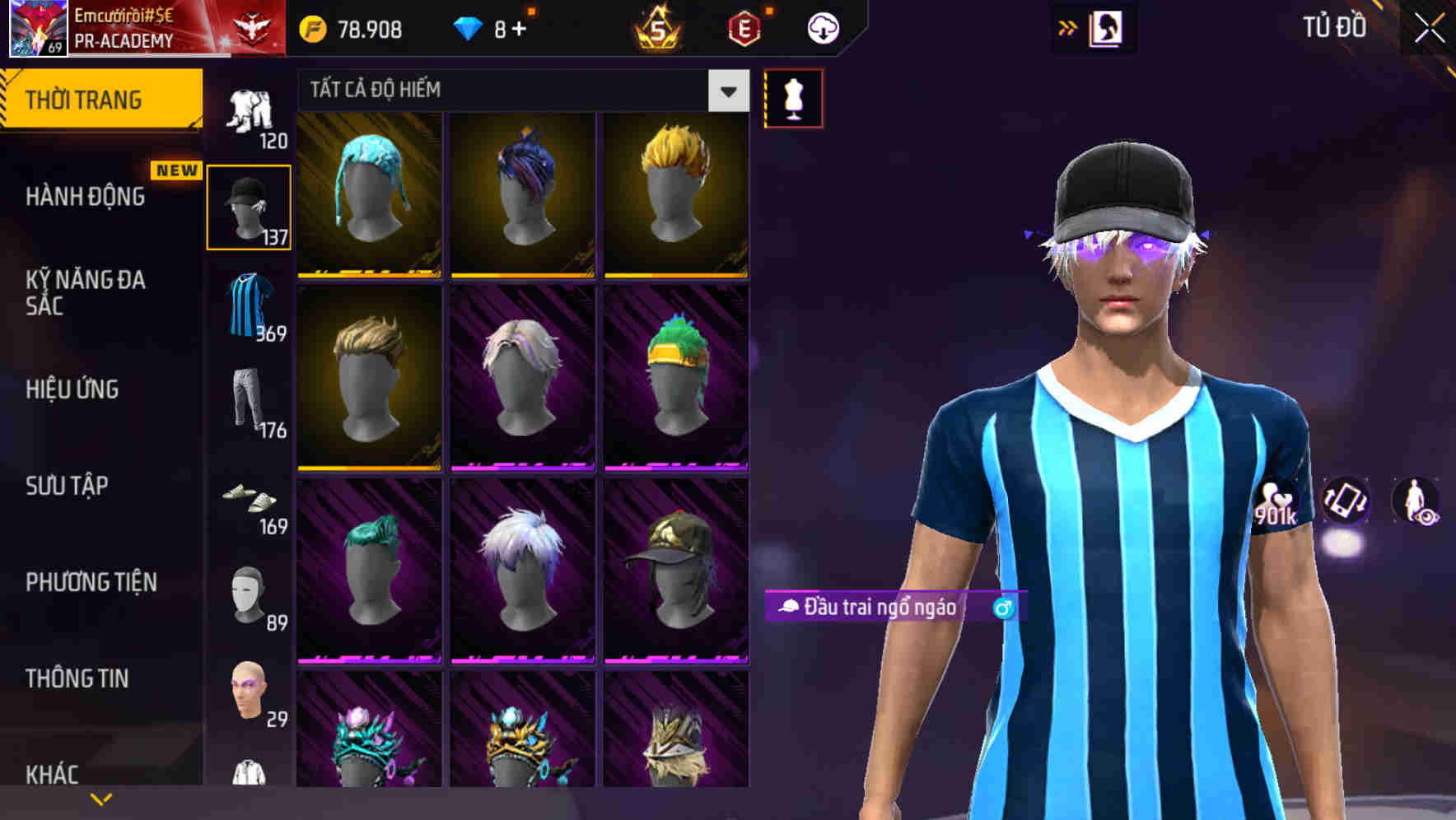Switch to the HÀNH ĐỘNG tab
This screenshot has height=820, width=1456.
point(85,198)
